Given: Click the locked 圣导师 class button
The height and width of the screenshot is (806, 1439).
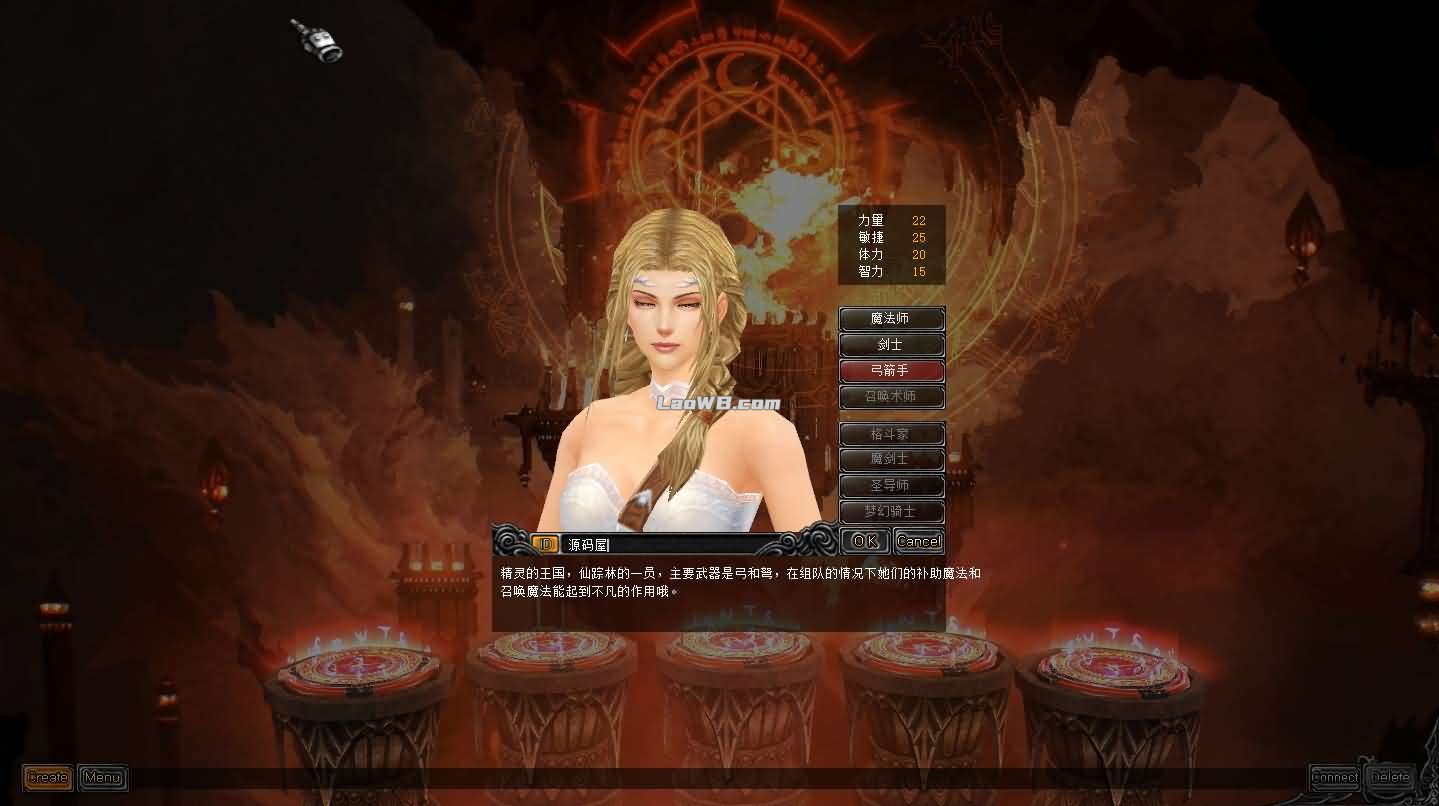Looking at the screenshot, I should (891, 485).
